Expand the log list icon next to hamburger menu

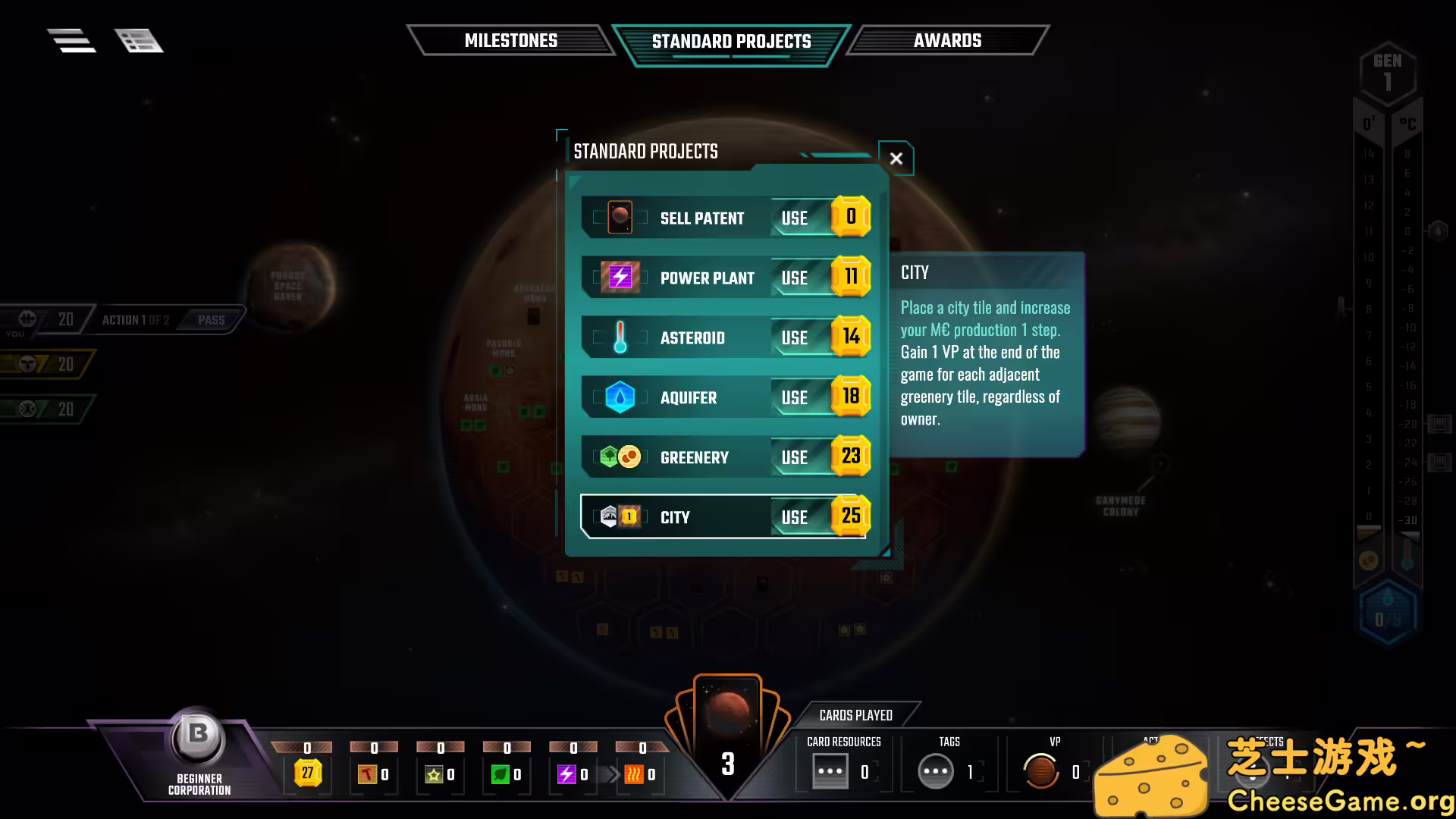(x=139, y=40)
